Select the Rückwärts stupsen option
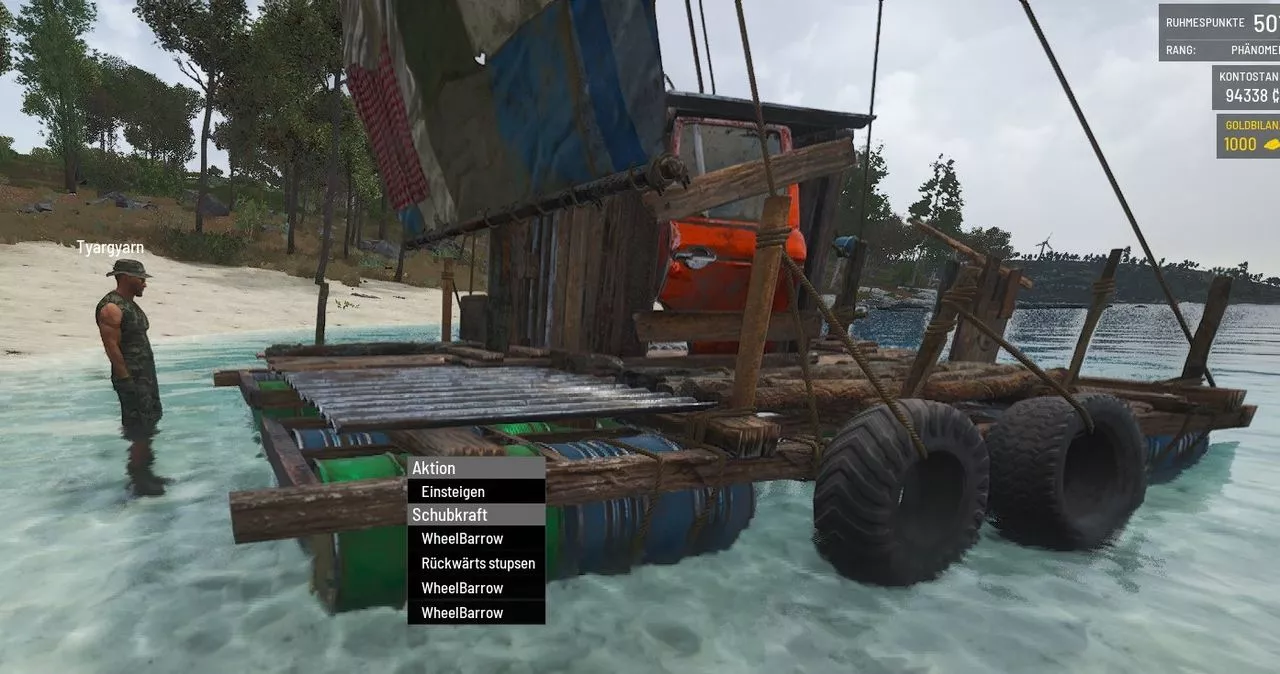Screen dimensions: 1280x674 point(477,563)
